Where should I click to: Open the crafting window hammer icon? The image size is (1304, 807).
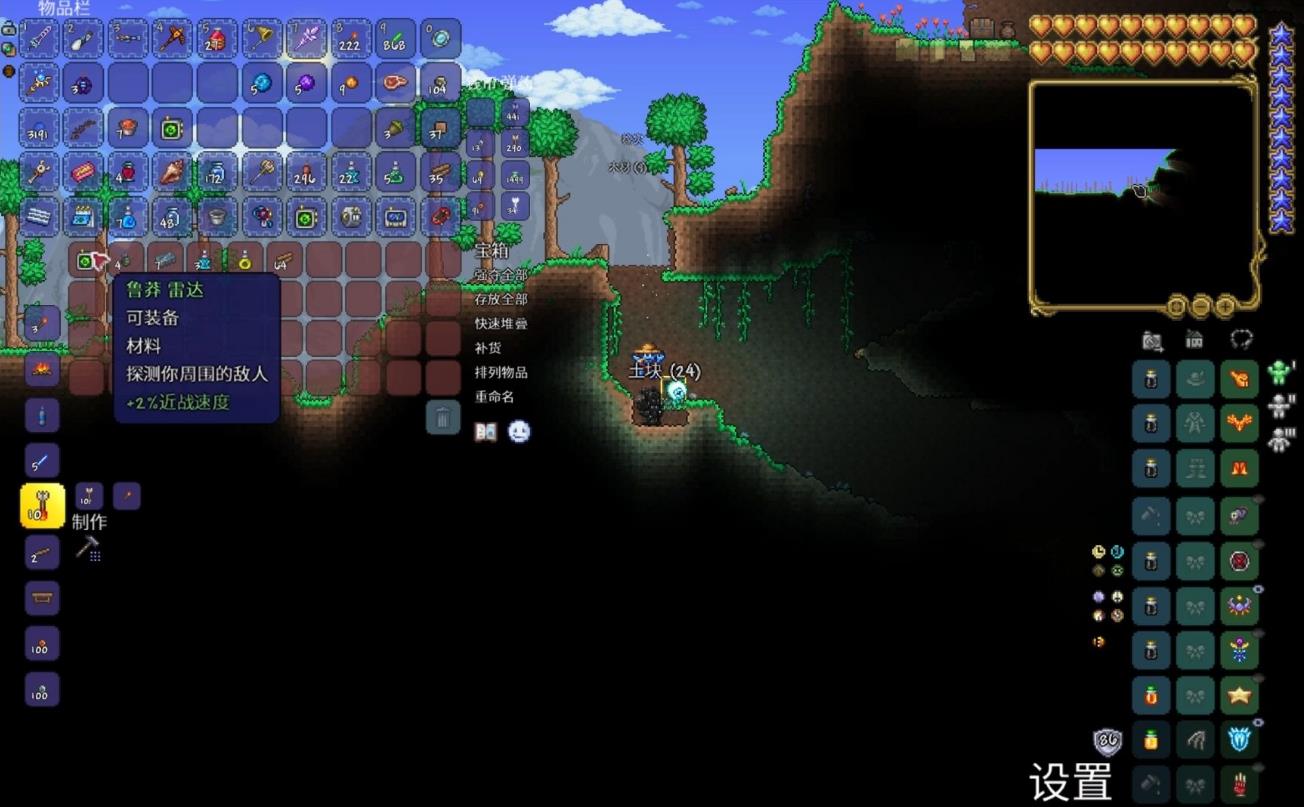[x=88, y=547]
